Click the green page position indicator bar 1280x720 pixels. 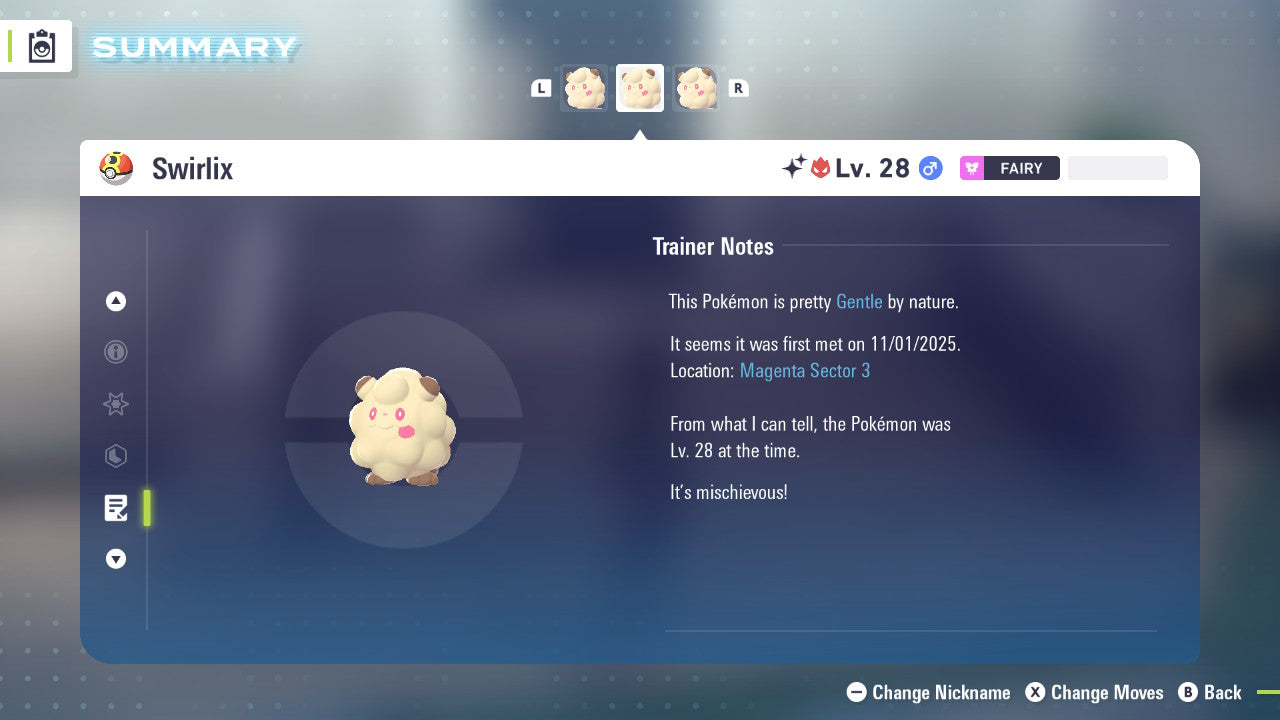pos(147,508)
